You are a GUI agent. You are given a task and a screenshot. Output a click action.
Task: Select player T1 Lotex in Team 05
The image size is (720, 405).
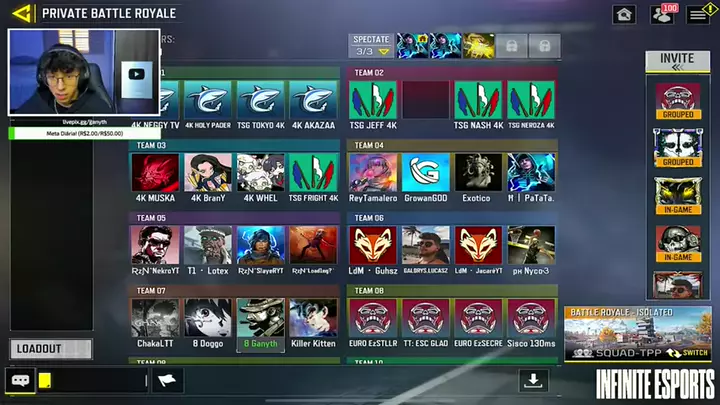click(208, 251)
